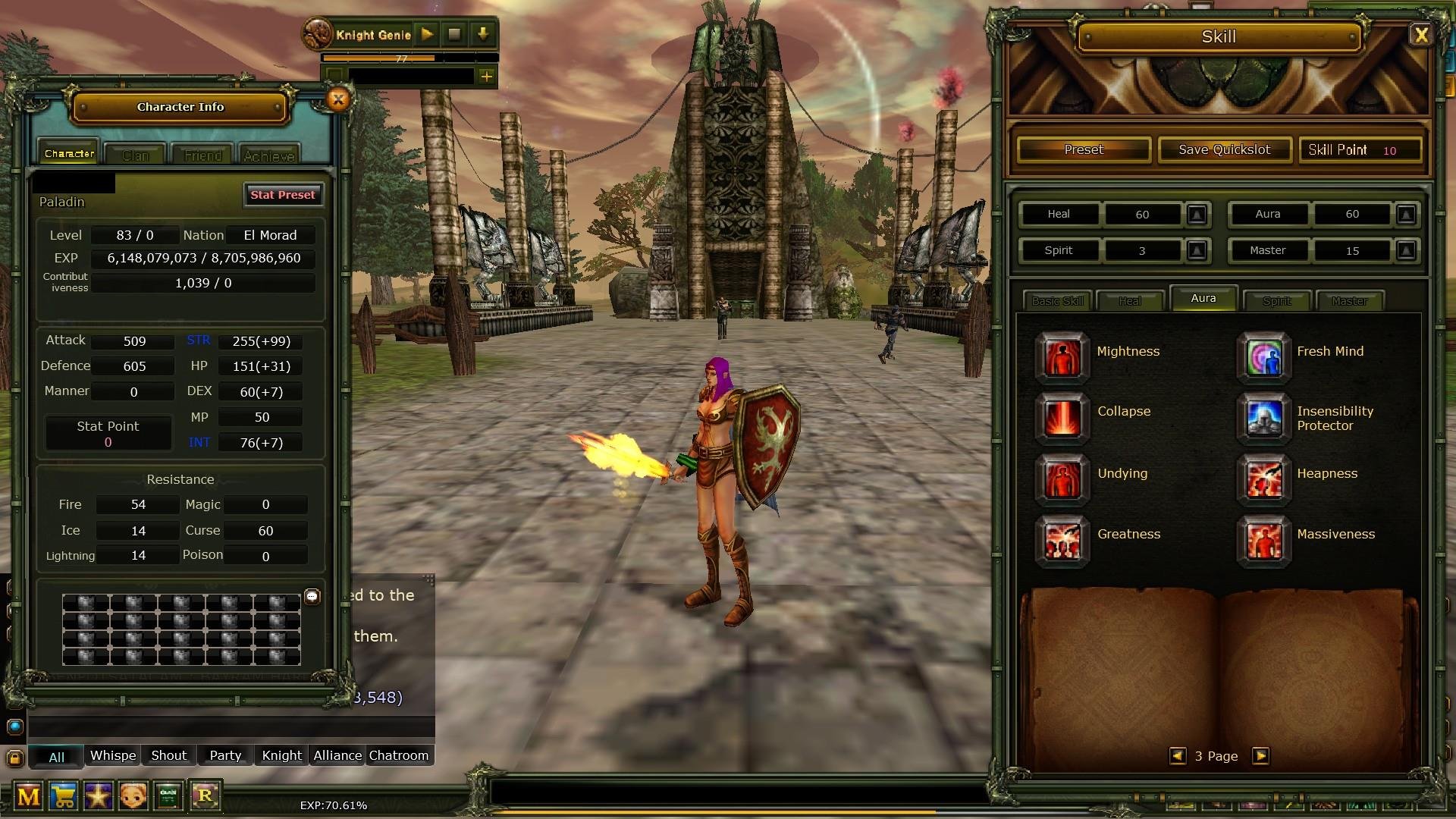Switch to the Spirit skill tab
Screen dimensions: 1456x819
(1277, 300)
